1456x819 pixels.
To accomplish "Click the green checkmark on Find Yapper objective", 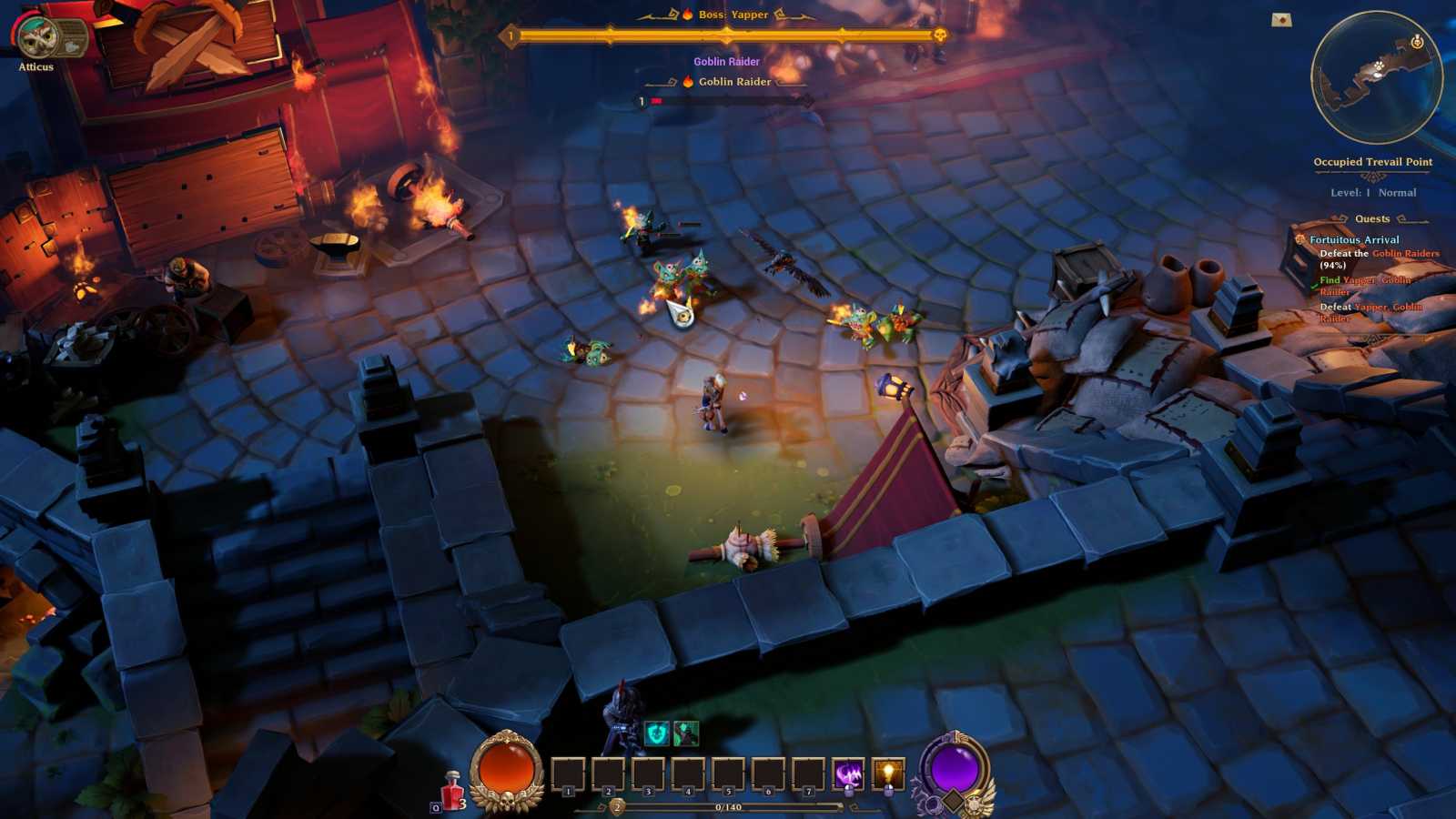I will (x=1314, y=287).
